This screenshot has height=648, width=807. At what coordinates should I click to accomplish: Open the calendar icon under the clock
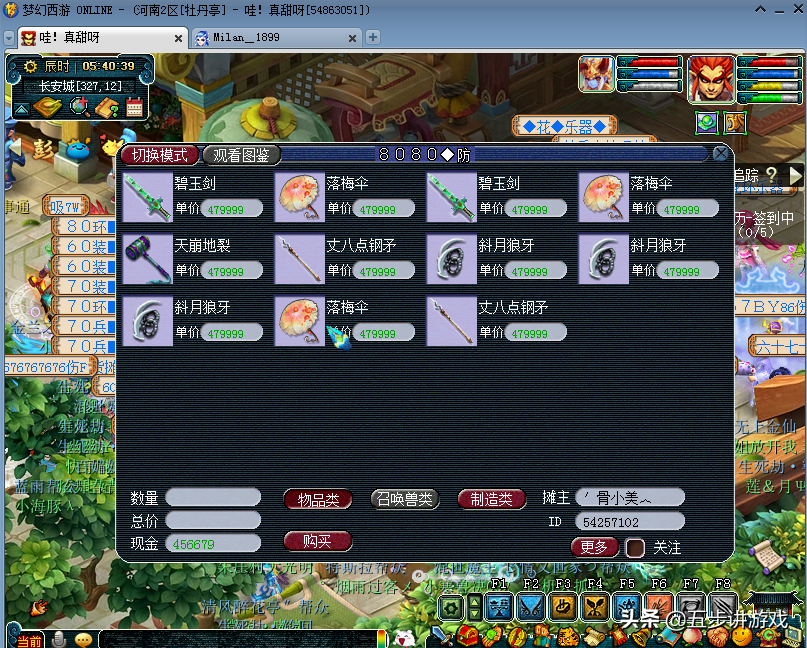[135, 107]
